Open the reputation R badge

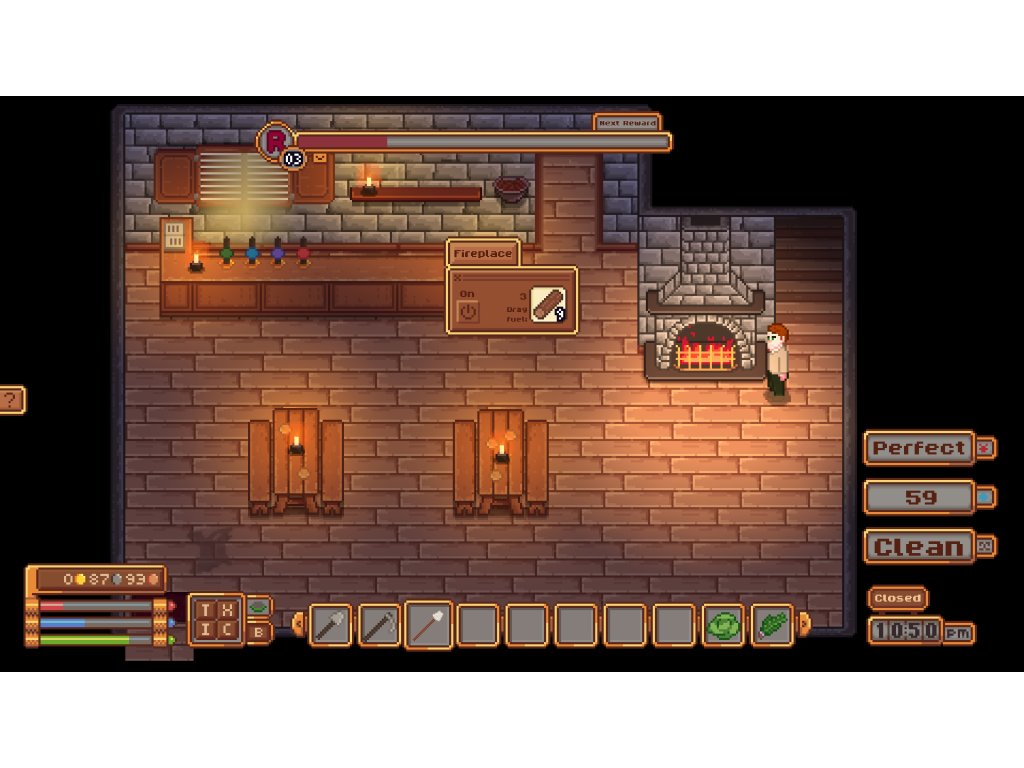(275, 140)
